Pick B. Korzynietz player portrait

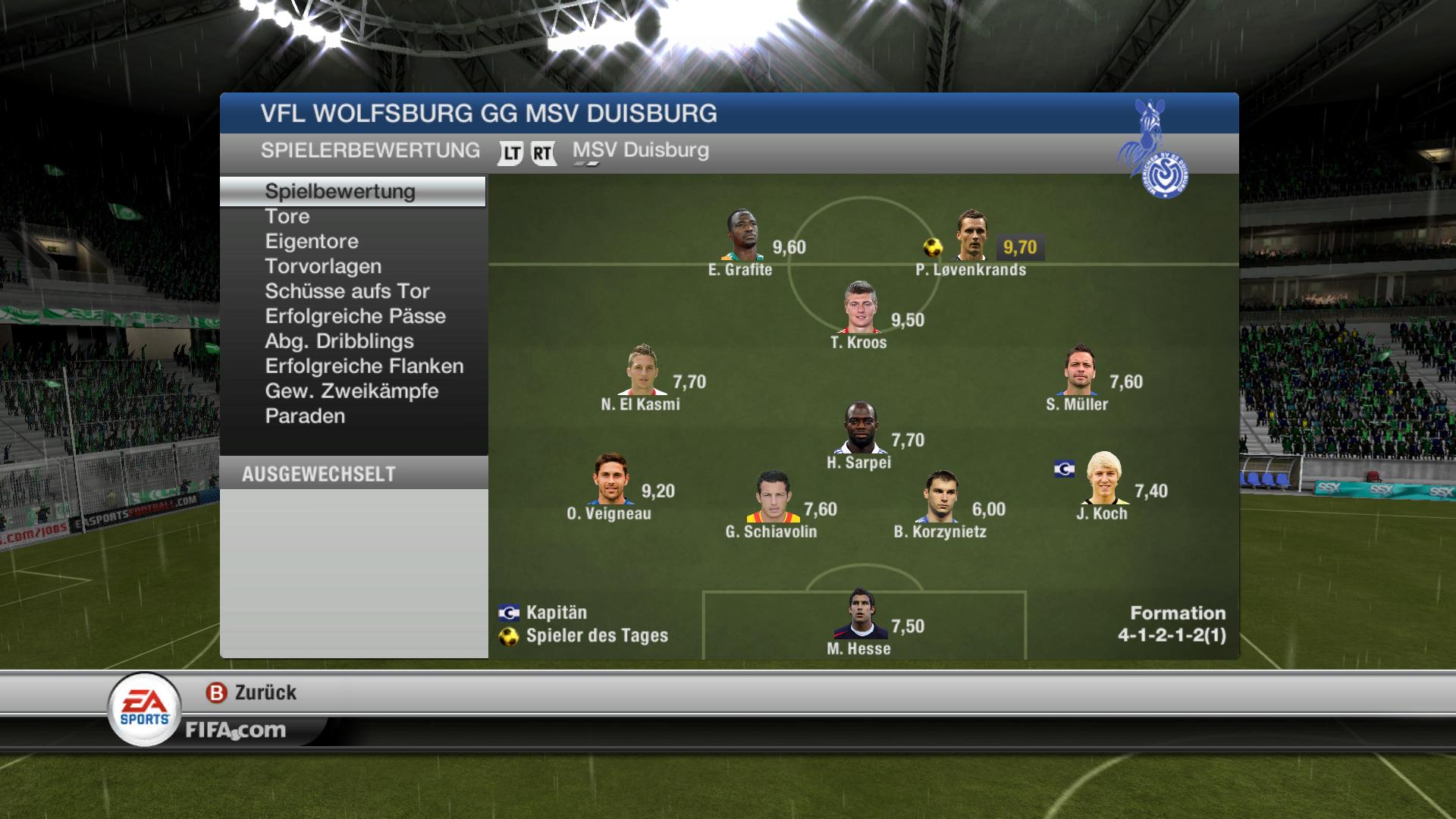tap(940, 497)
